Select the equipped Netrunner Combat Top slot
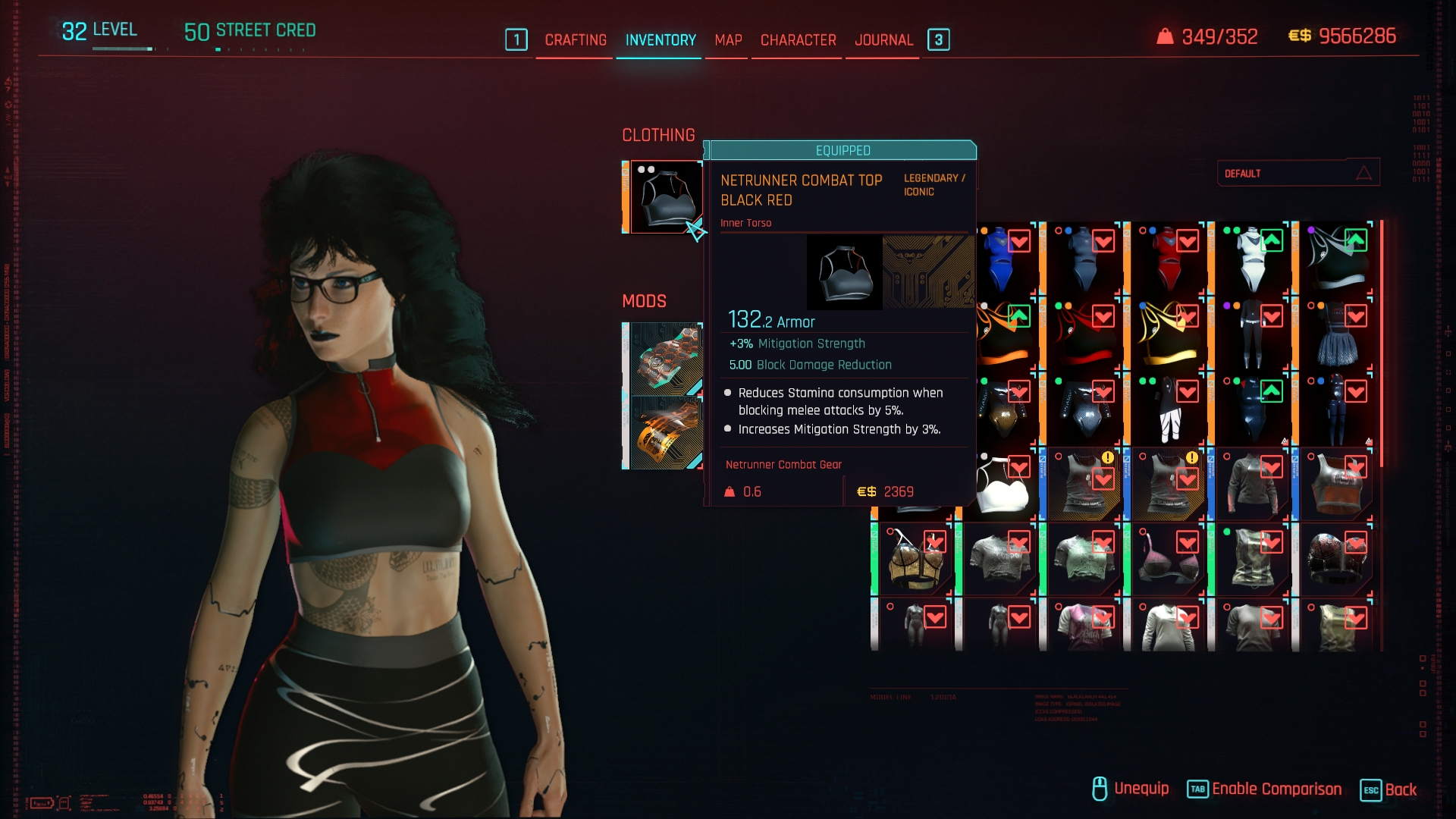 (x=665, y=197)
